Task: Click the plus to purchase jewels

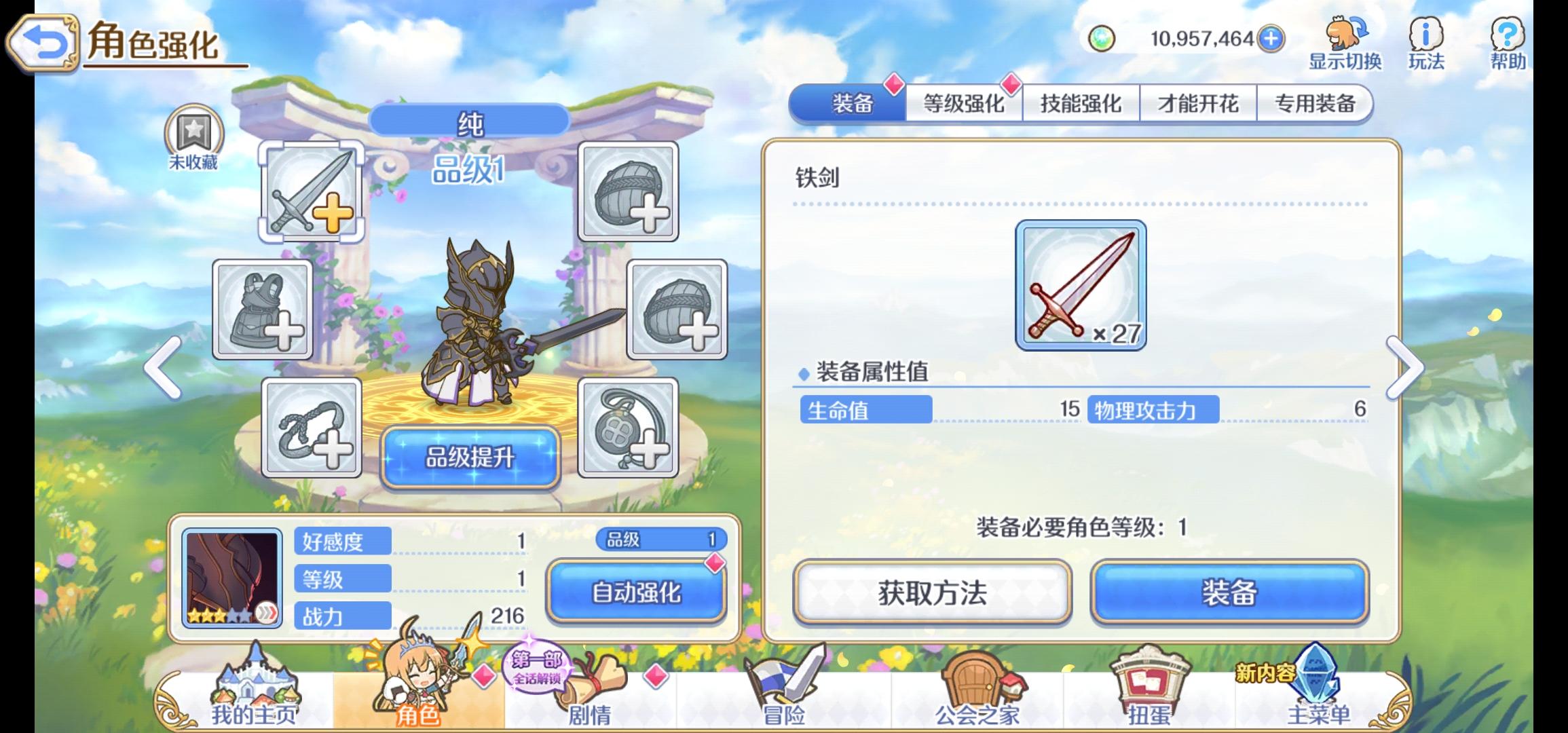Action: [1271, 39]
